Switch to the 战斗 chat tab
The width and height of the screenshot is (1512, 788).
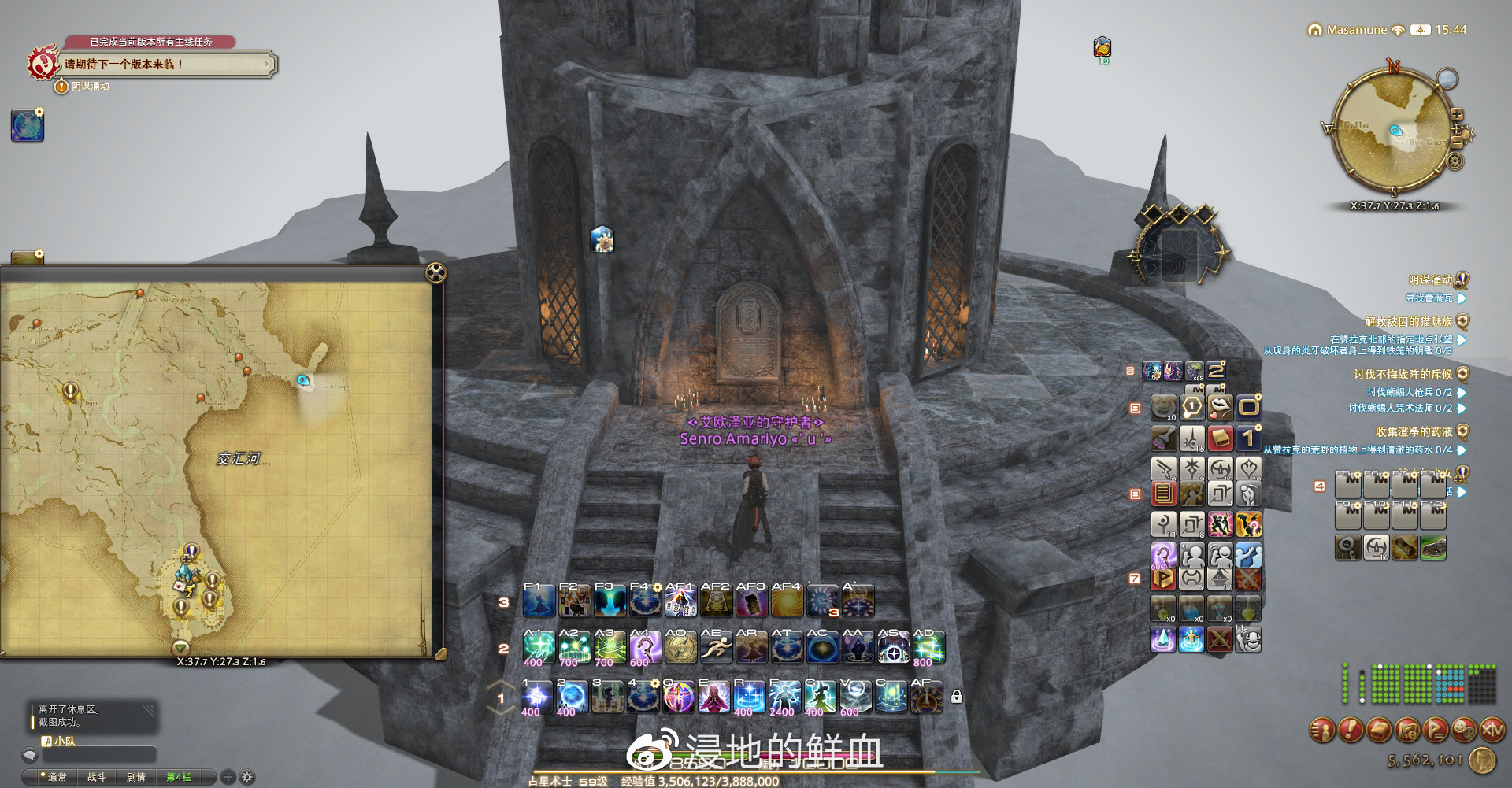point(96,777)
